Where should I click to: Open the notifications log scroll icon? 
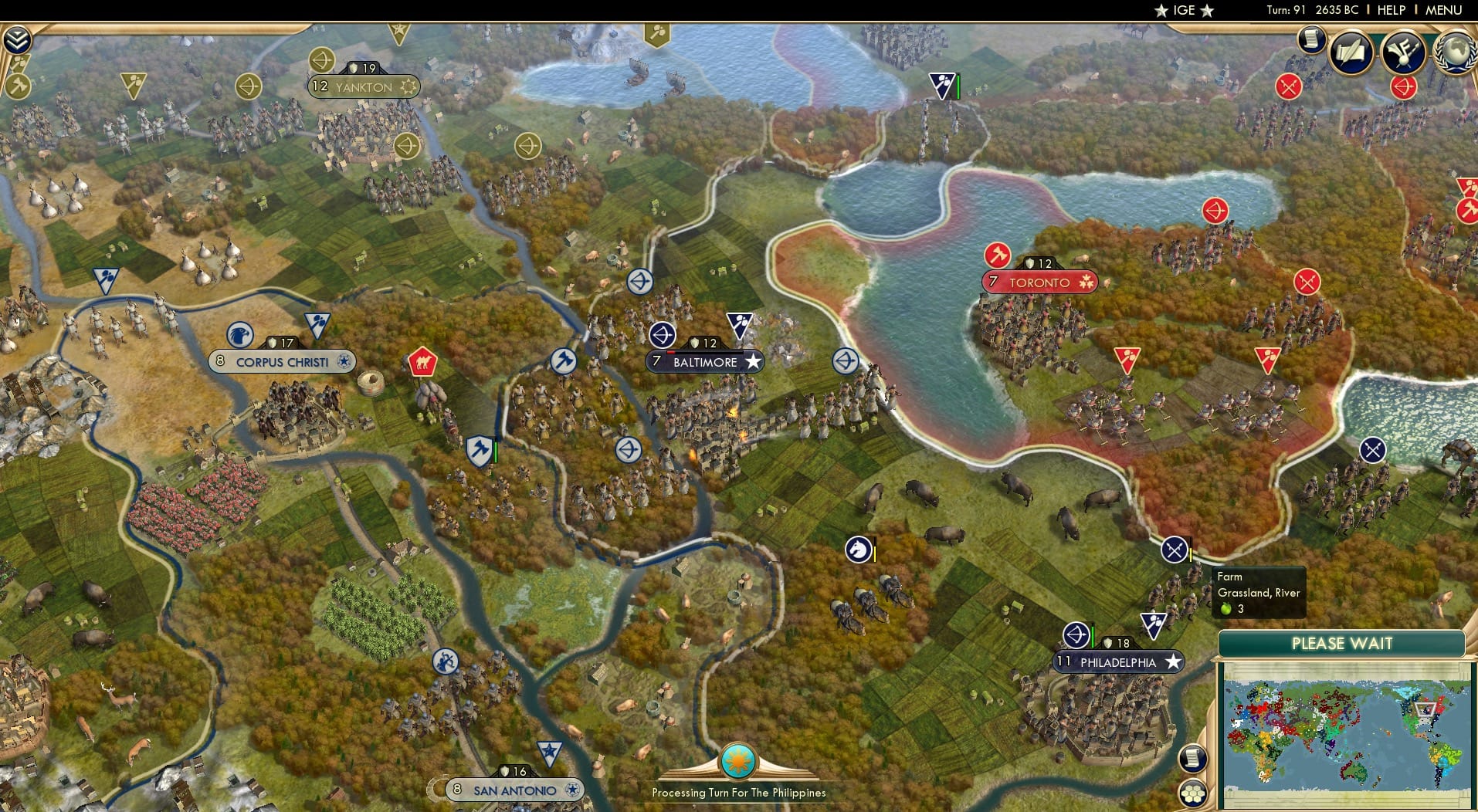1310,39
